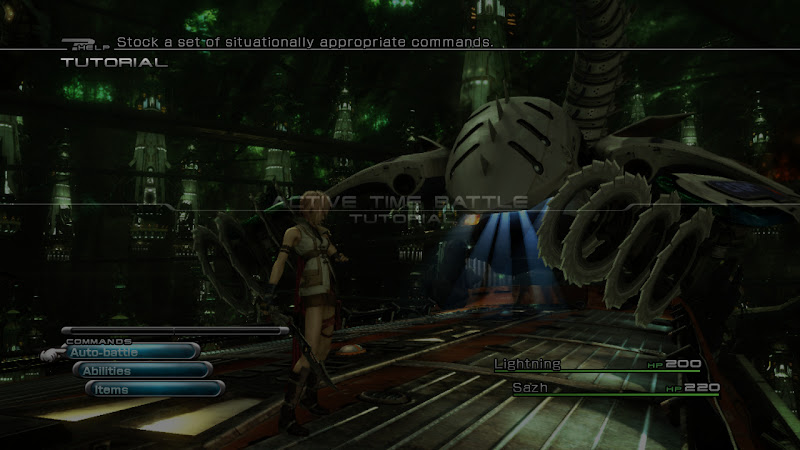Select Sazh in the party list
The height and width of the screenshot is (450, 800).
pyautogui.click(x=529, y=387)
